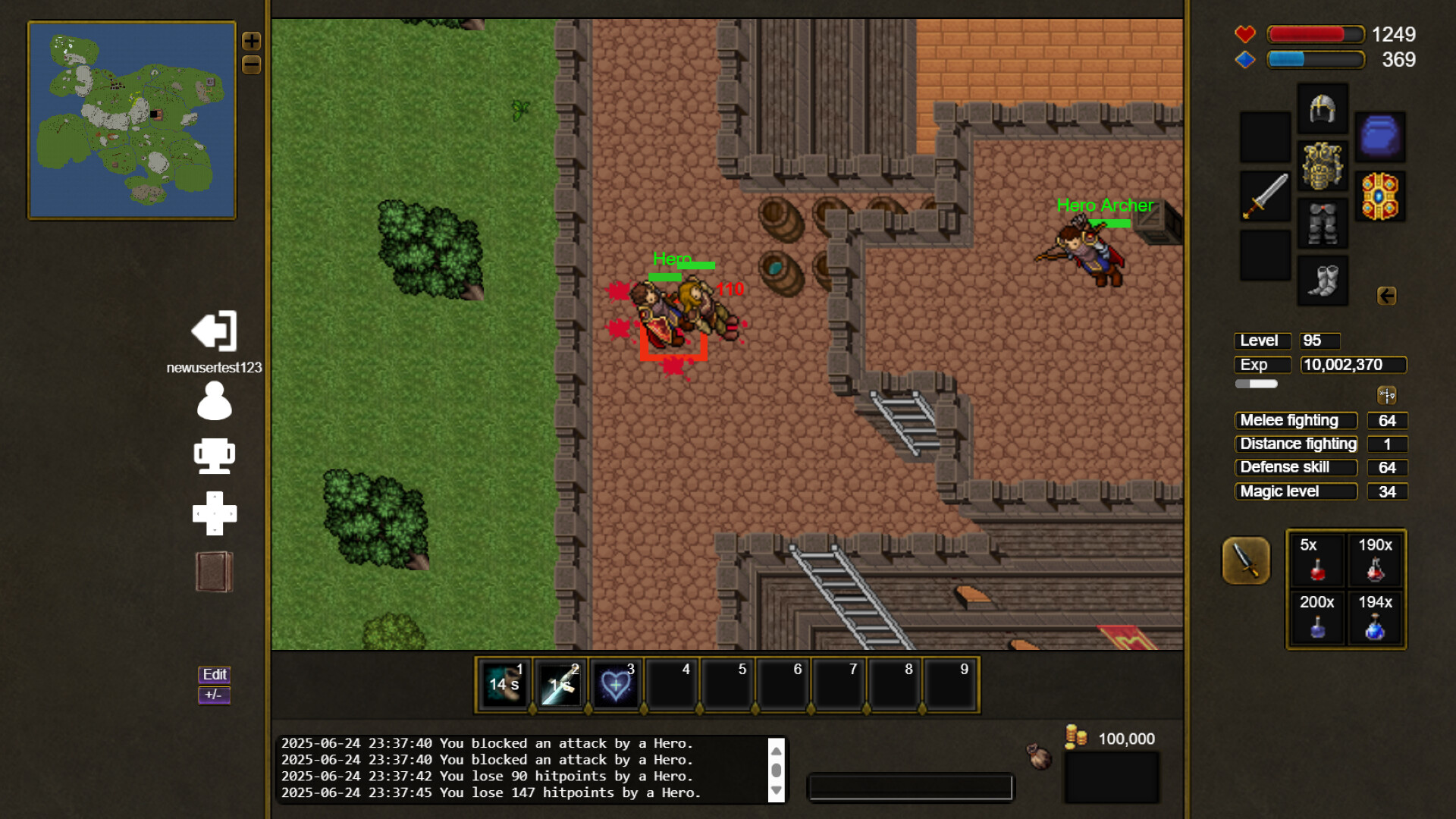Zoom in on the minimap with plus button
Screen dimensions: 1456x819
coord(252,41)
